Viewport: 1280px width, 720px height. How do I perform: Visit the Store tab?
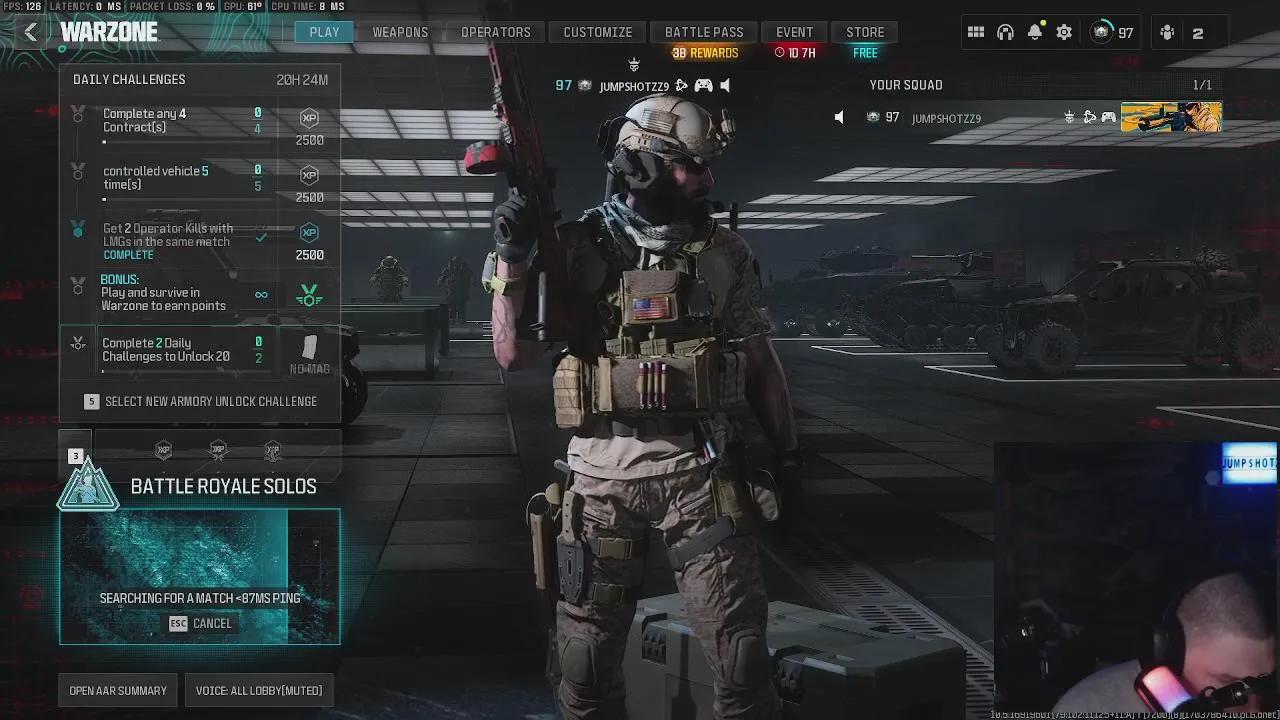coord(865,32)
